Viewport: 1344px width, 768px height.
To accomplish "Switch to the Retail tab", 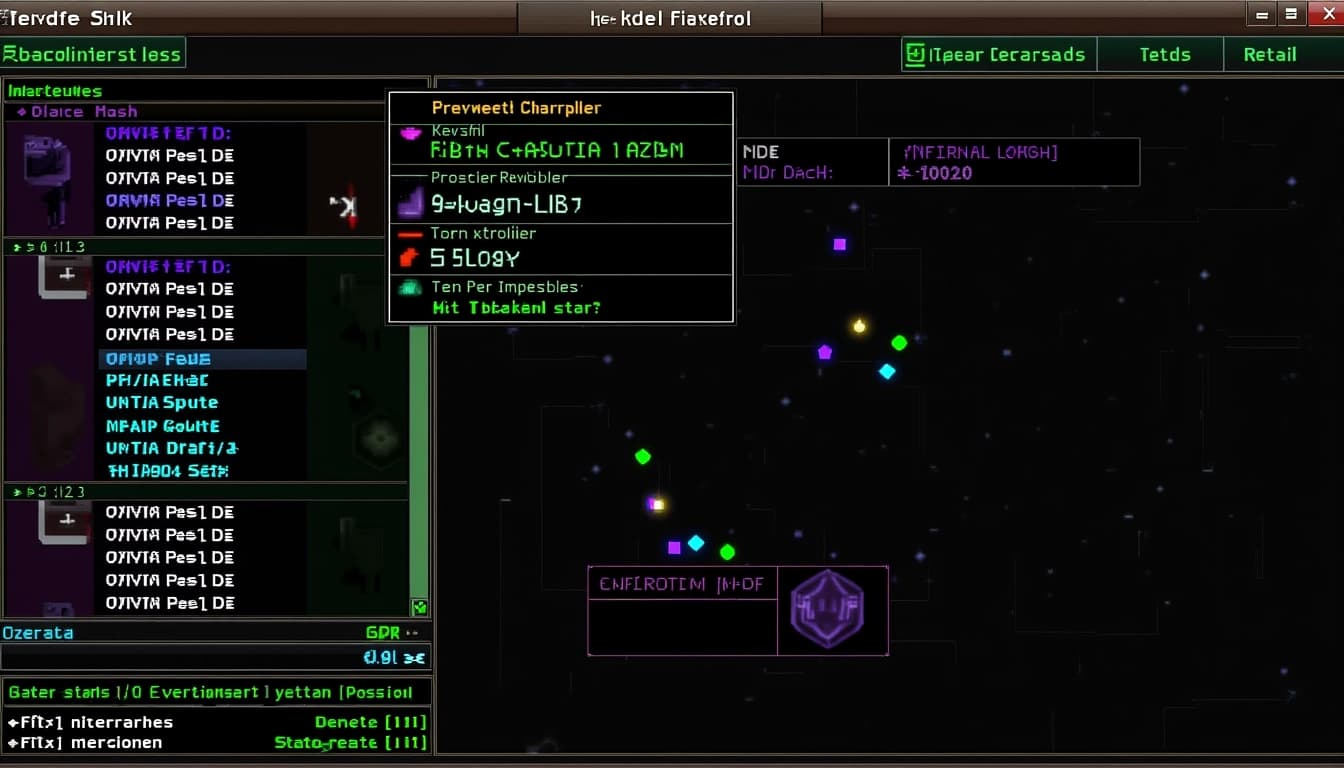I will point(1270,55).
